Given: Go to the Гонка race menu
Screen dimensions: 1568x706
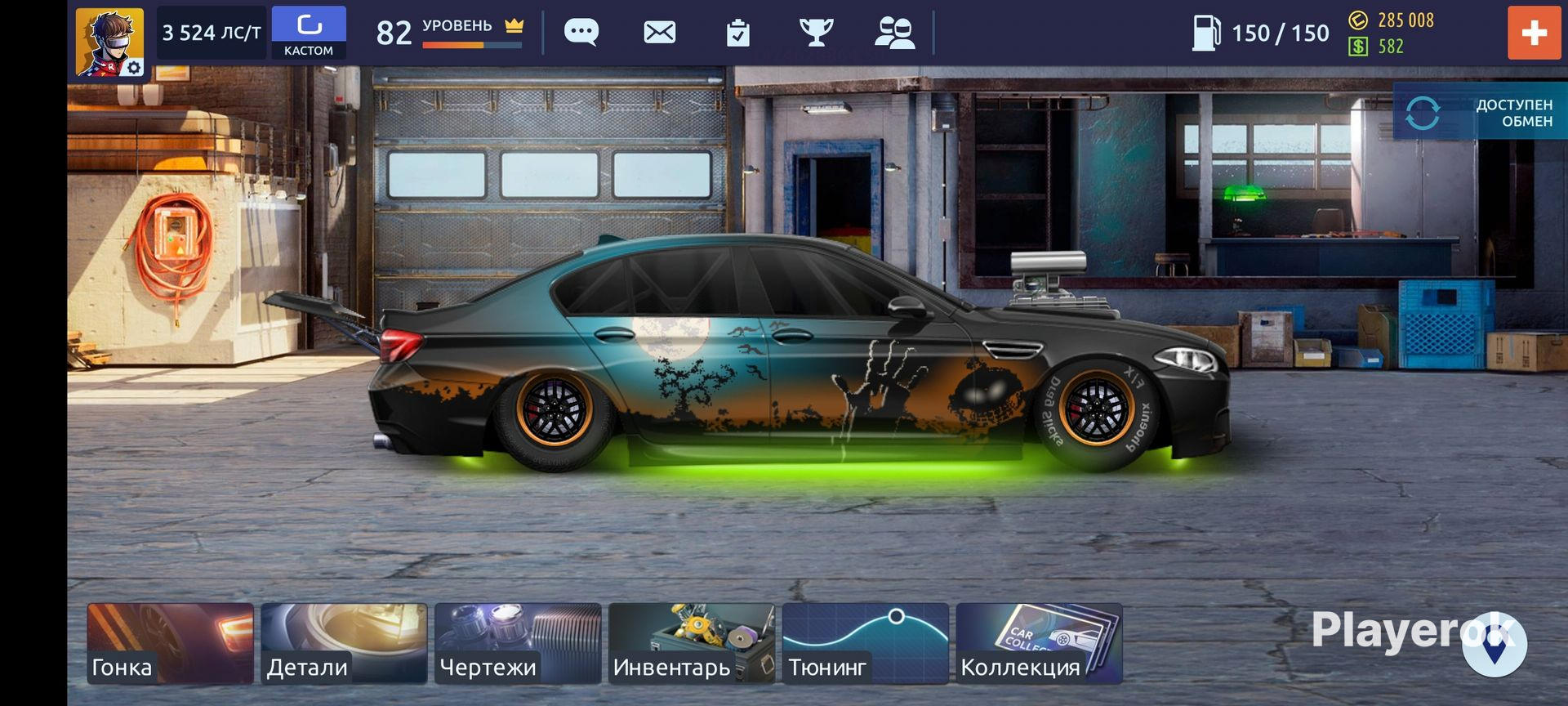Looking at the screenshot, I should [x=170, y=643].
